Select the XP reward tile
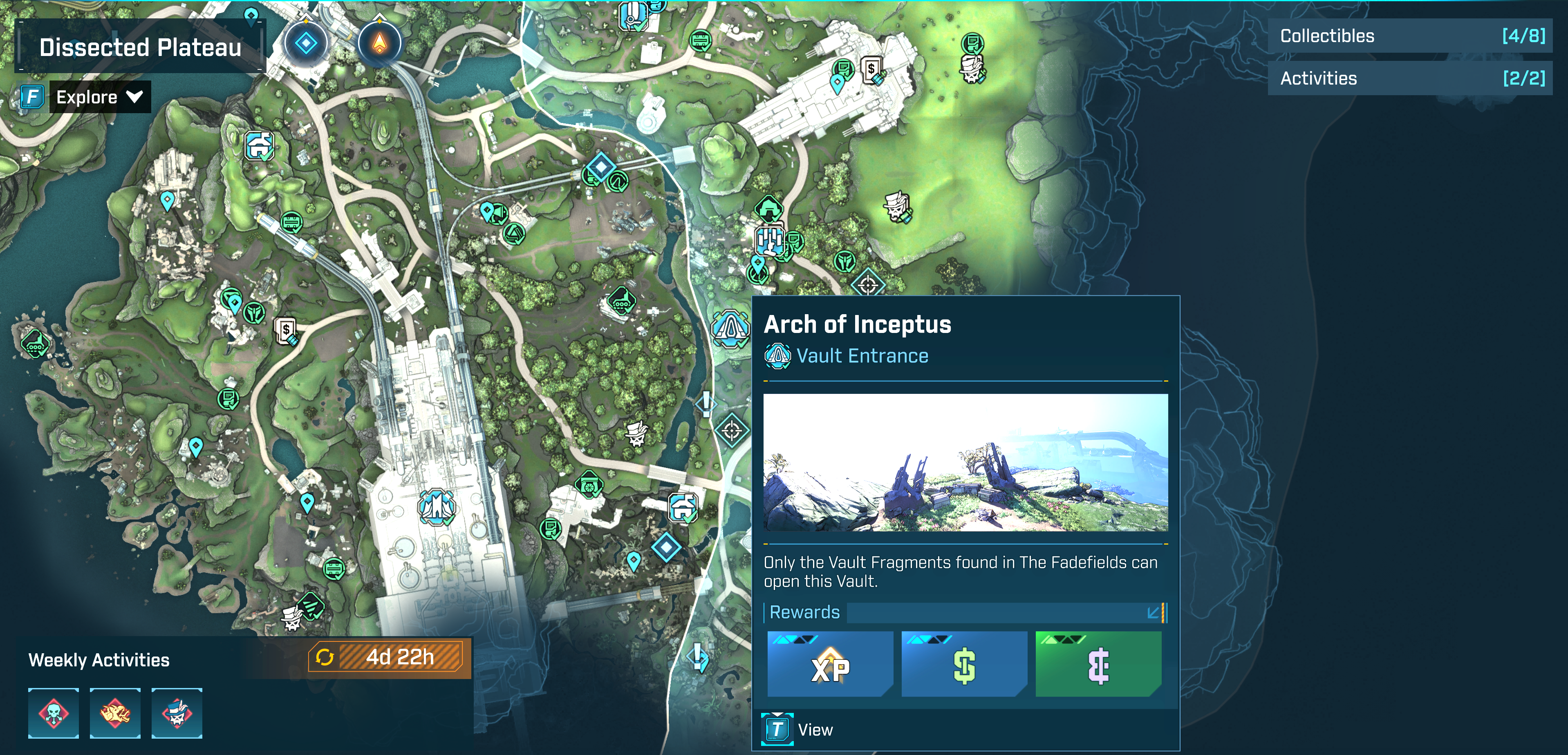This screenshot has height=755, width=1568. click(830, 664)
